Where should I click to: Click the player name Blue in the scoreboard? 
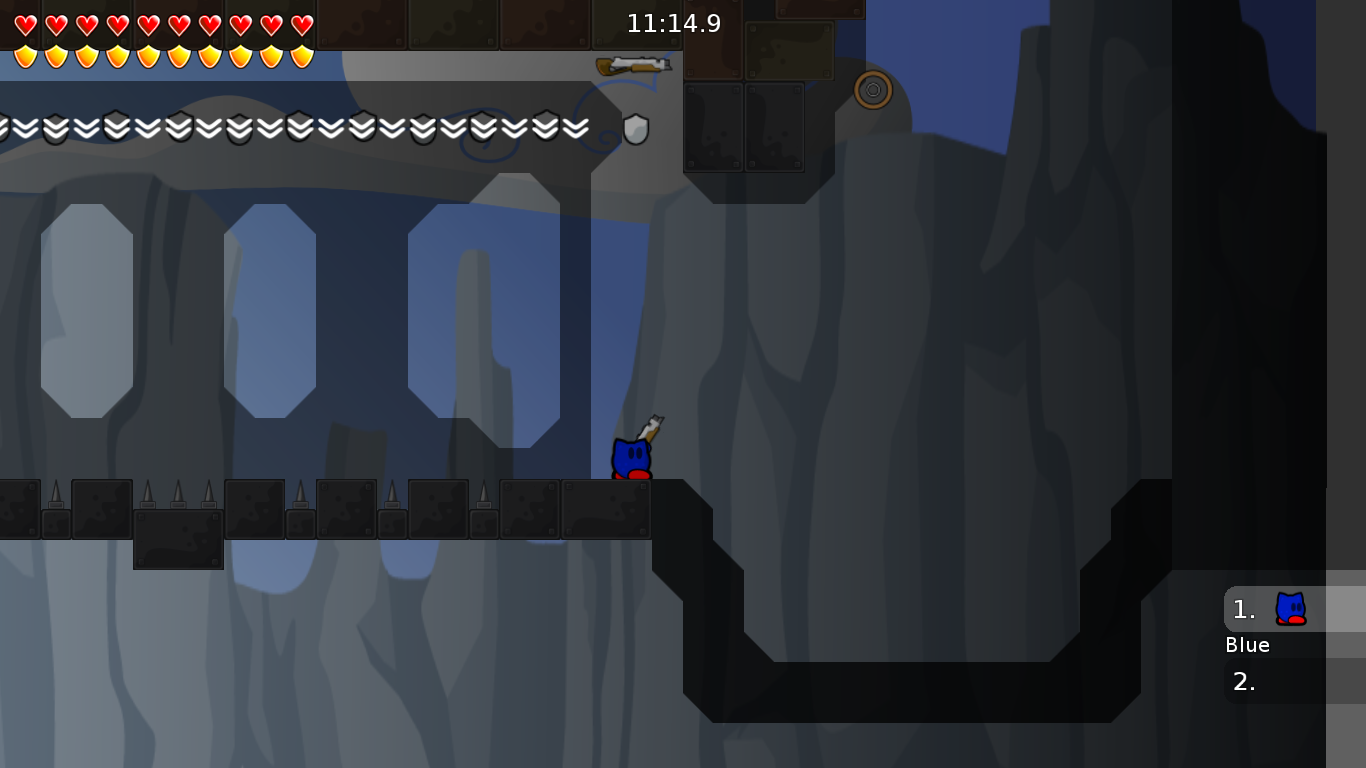tap(1247, 645)
